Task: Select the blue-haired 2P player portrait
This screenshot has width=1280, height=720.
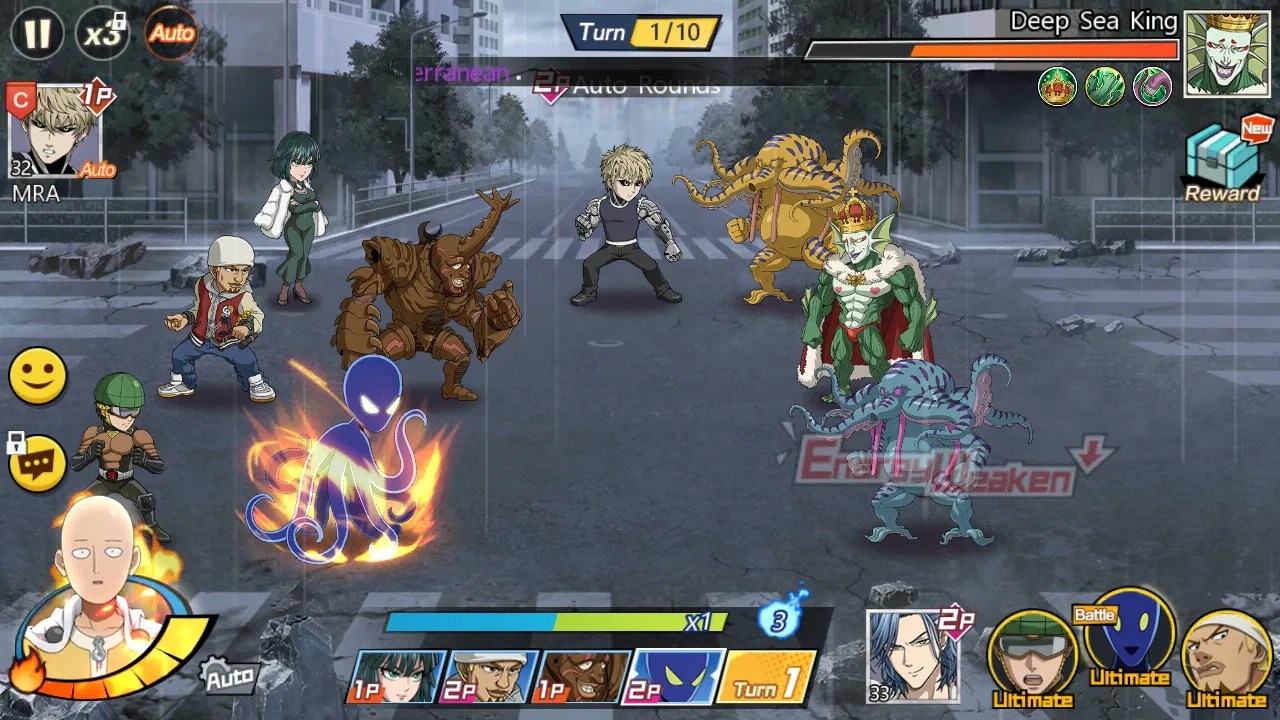Action: (x=912, y=656)
